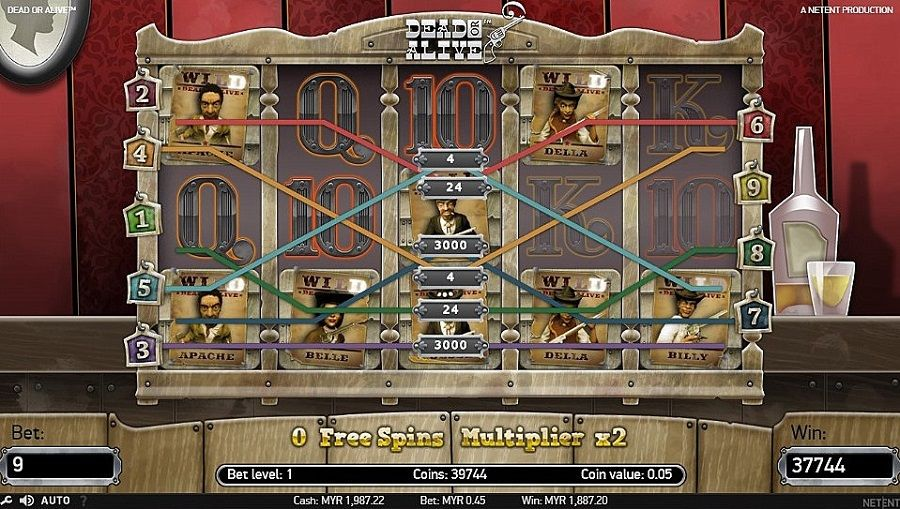Highlight payline tag number 5
This screenshot has height=509, width=900.
pos(145,288)
